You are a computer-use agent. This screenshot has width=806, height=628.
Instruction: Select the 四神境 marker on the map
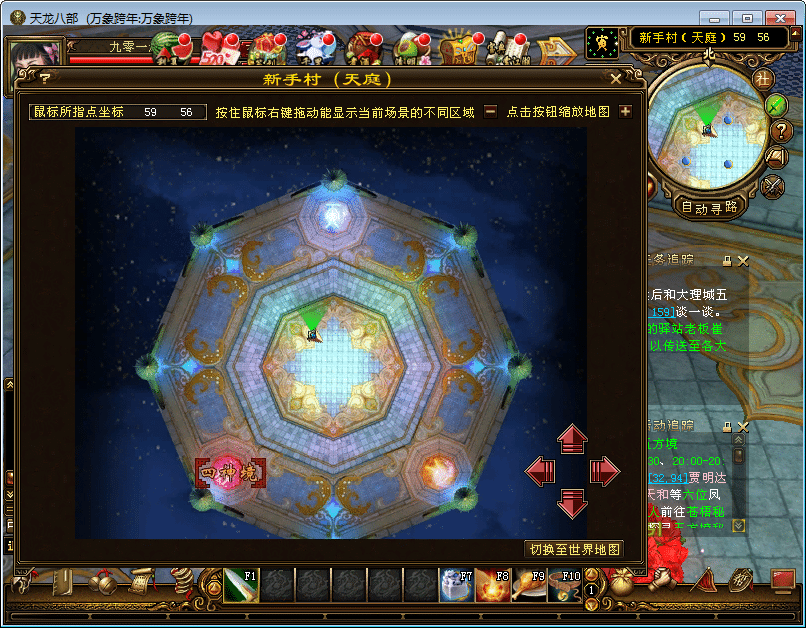point(230,472)
